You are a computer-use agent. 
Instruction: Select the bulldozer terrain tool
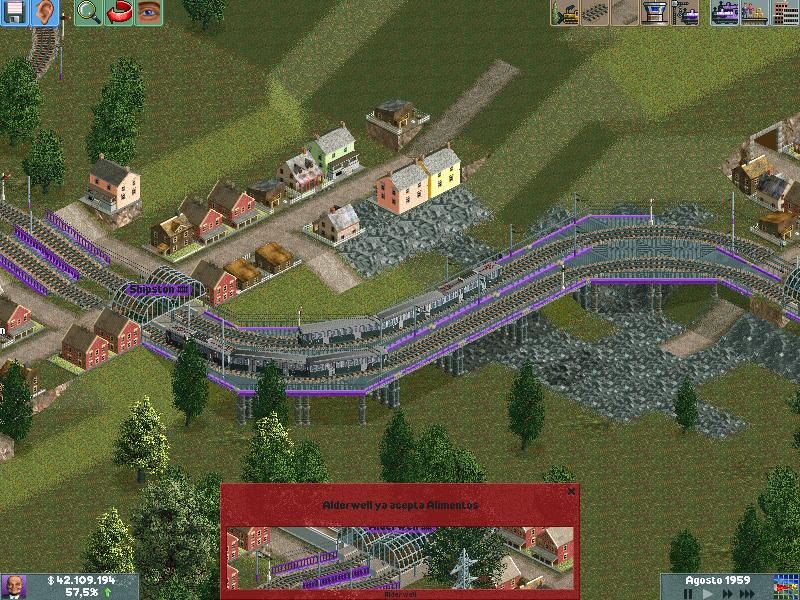pyautogui.click(x=565, y=13)
